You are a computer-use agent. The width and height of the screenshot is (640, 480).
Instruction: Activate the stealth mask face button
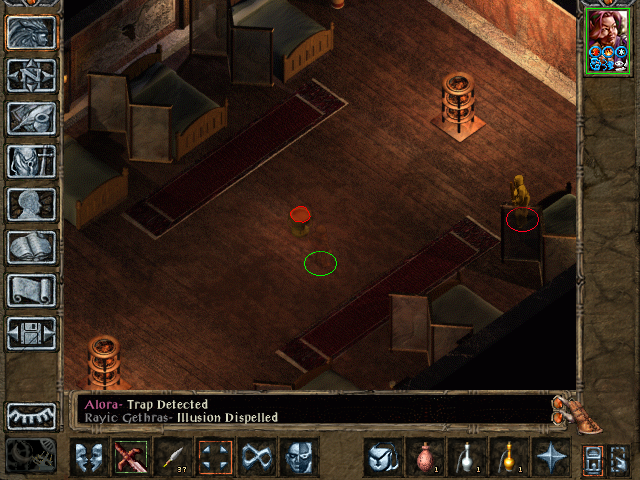coord(299,458)
